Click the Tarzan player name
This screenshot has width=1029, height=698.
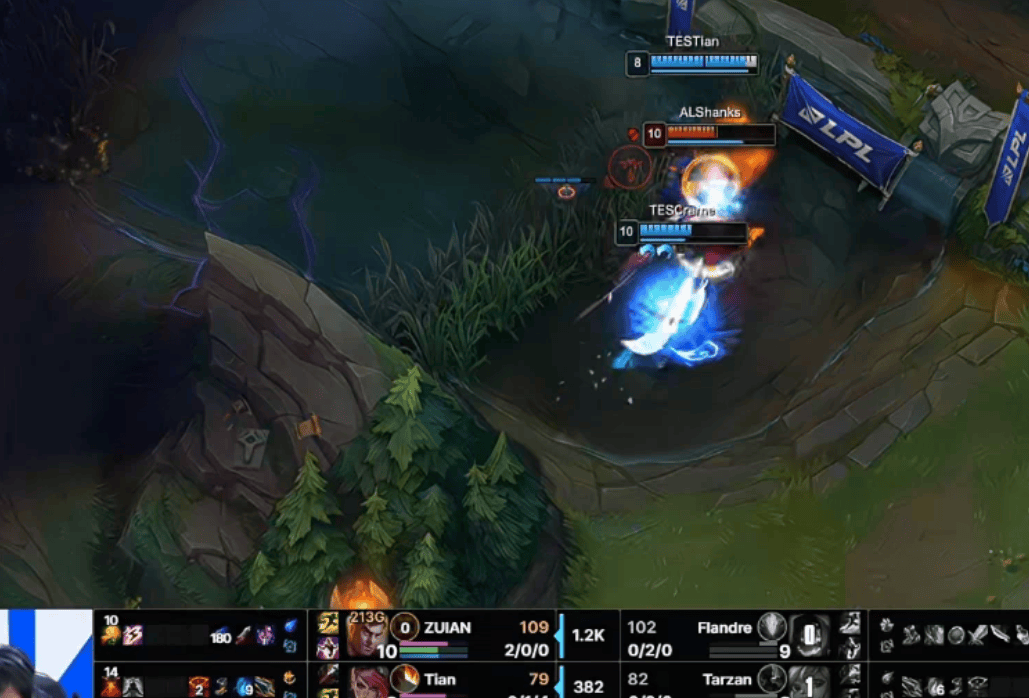pos(727,680)
